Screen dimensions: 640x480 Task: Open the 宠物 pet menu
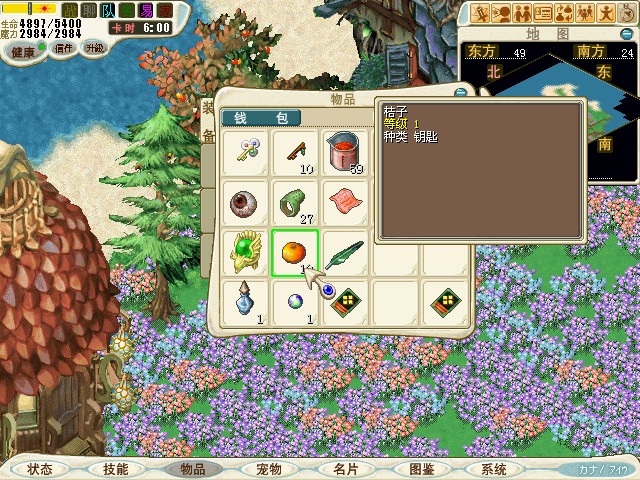click(x=269, y=468)
